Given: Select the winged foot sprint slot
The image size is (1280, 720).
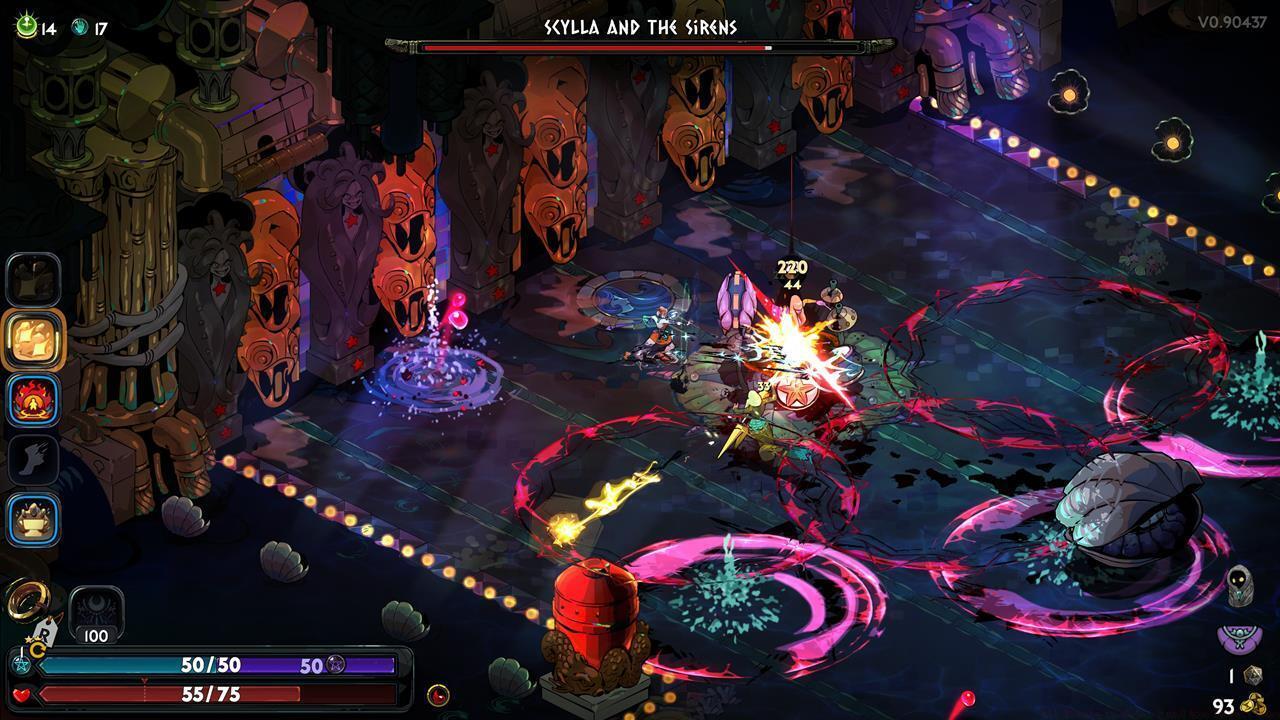Looking at the screenshot, I should 34,459.
